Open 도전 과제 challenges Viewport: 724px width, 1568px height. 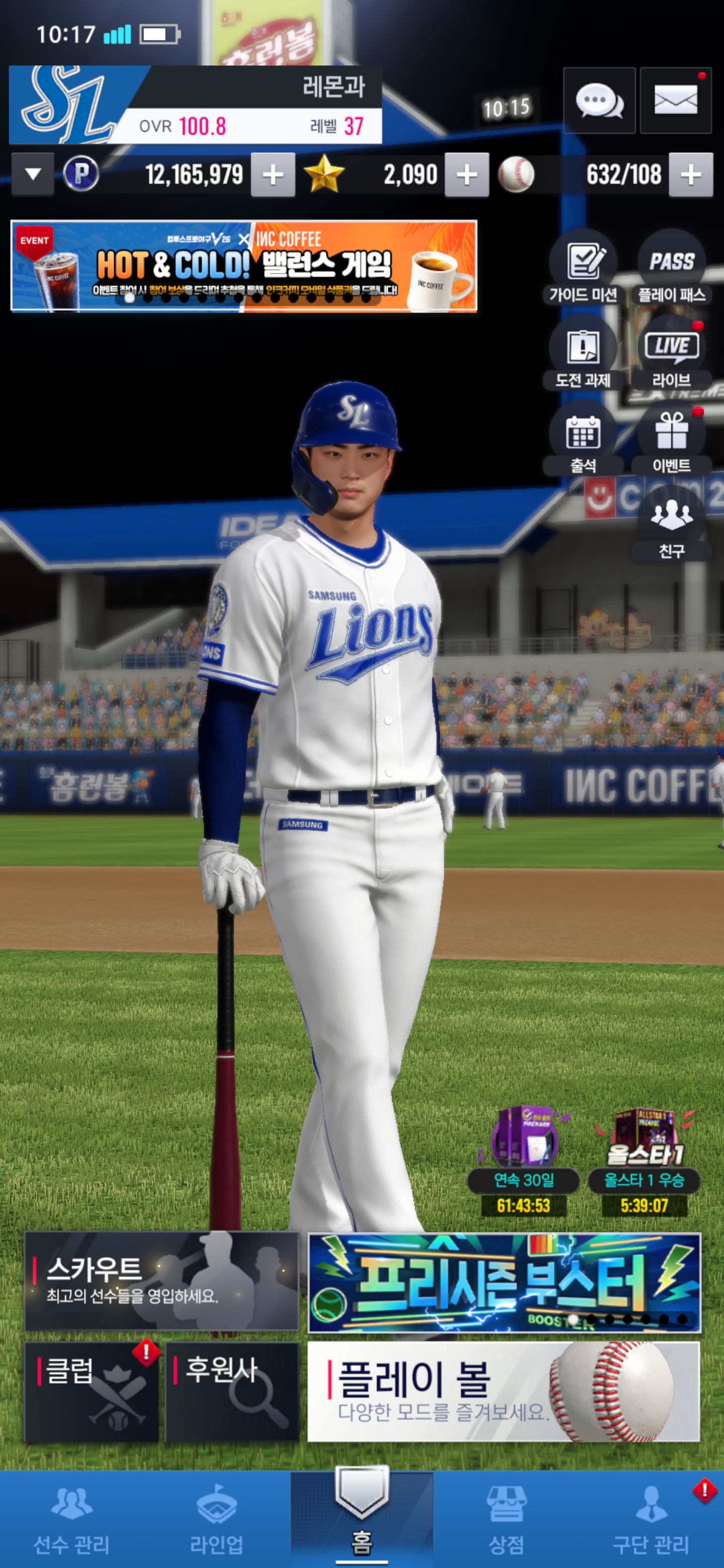point(583,354)
